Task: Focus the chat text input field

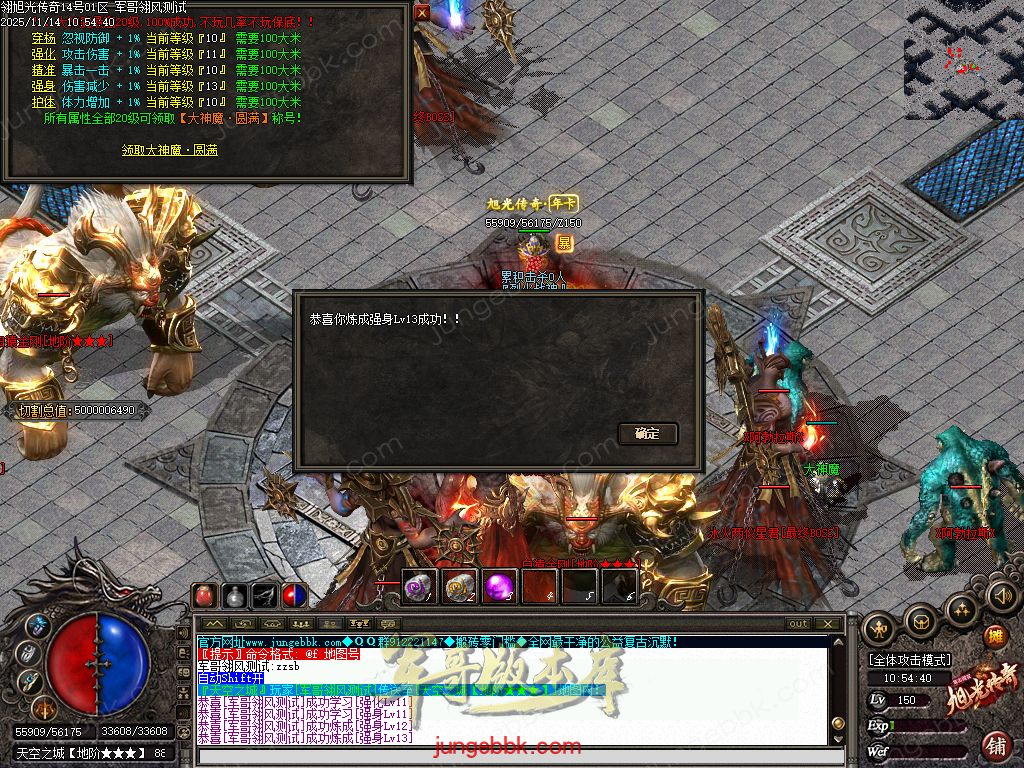Action: point(520,757)
